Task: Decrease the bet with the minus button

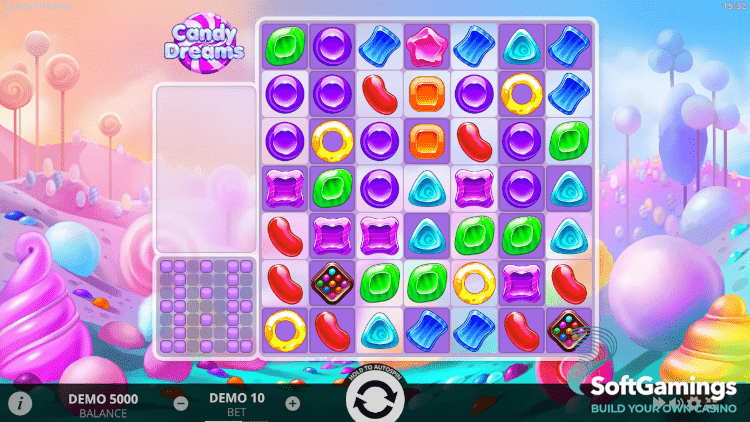Action: [x=181, y=404]
